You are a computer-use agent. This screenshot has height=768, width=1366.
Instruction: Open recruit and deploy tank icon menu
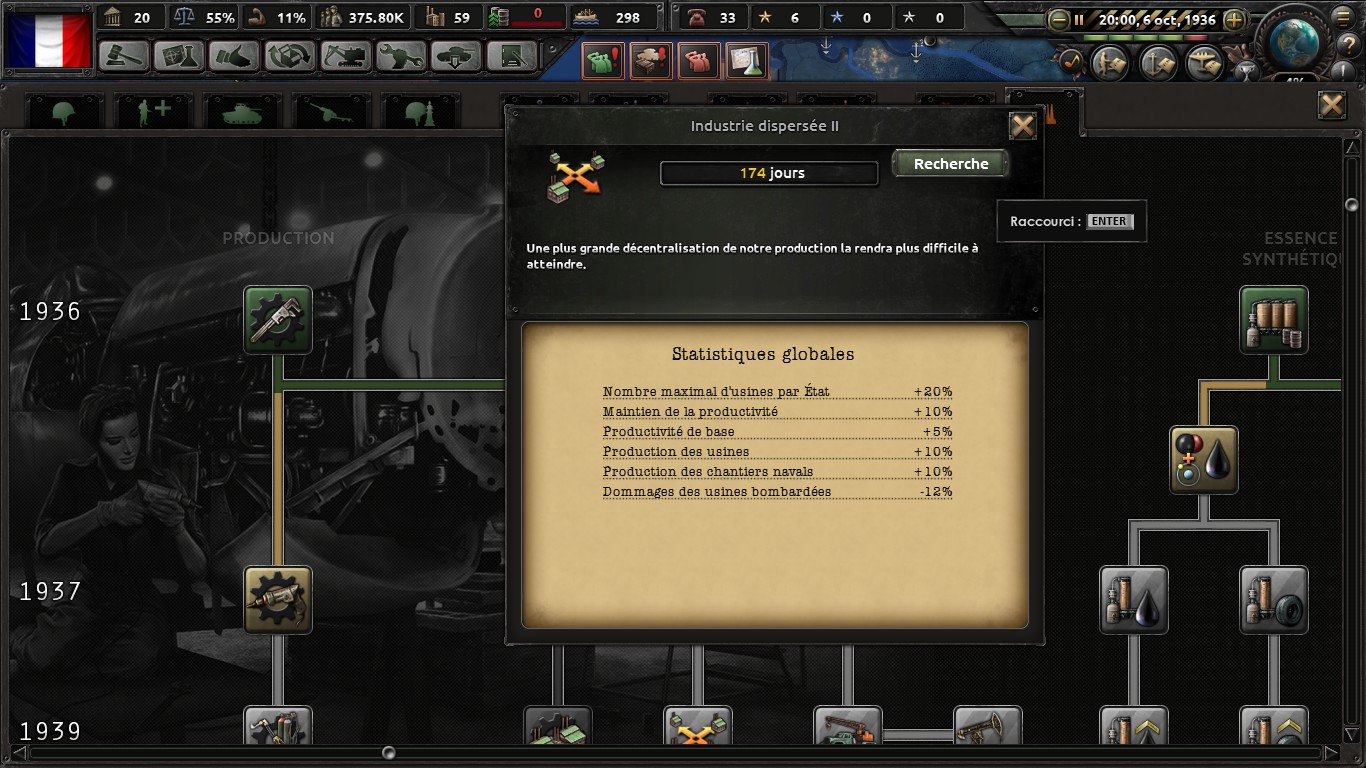[x=456, y=55]
